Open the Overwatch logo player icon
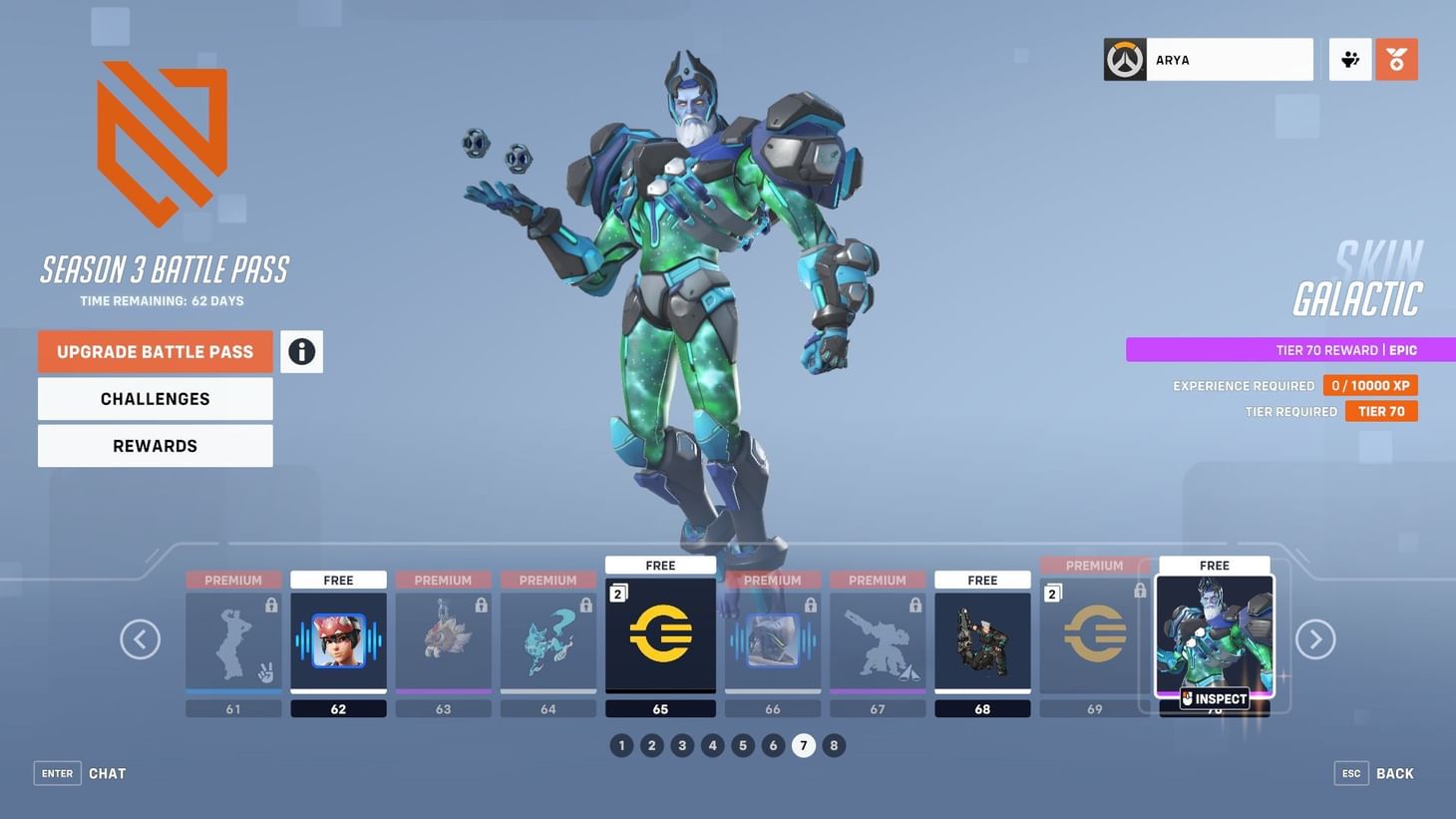The height and width of the screenshot is (819, 1456). click(1124, 59)
